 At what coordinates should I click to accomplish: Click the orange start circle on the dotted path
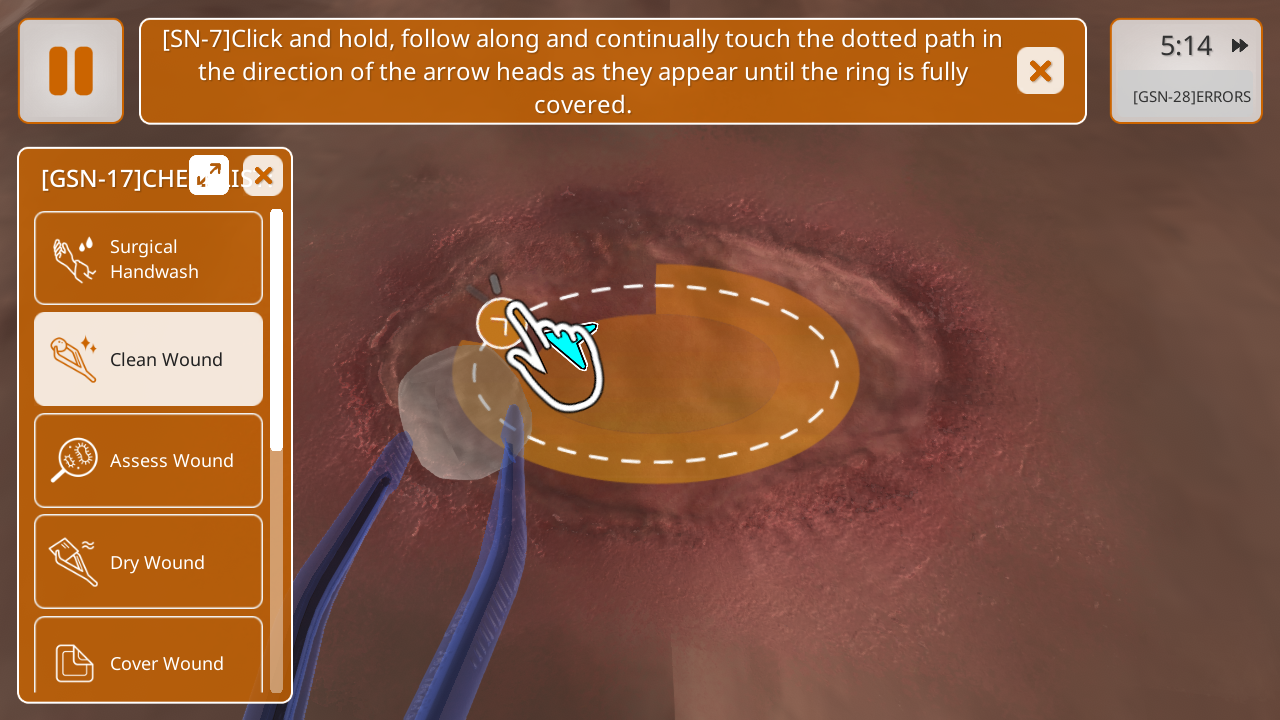coord(497,323)
